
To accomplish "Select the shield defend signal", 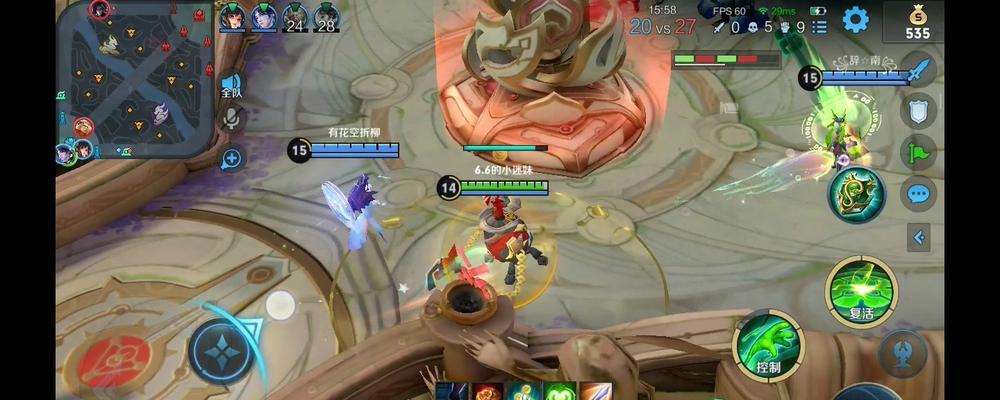I will click(918, 110).
